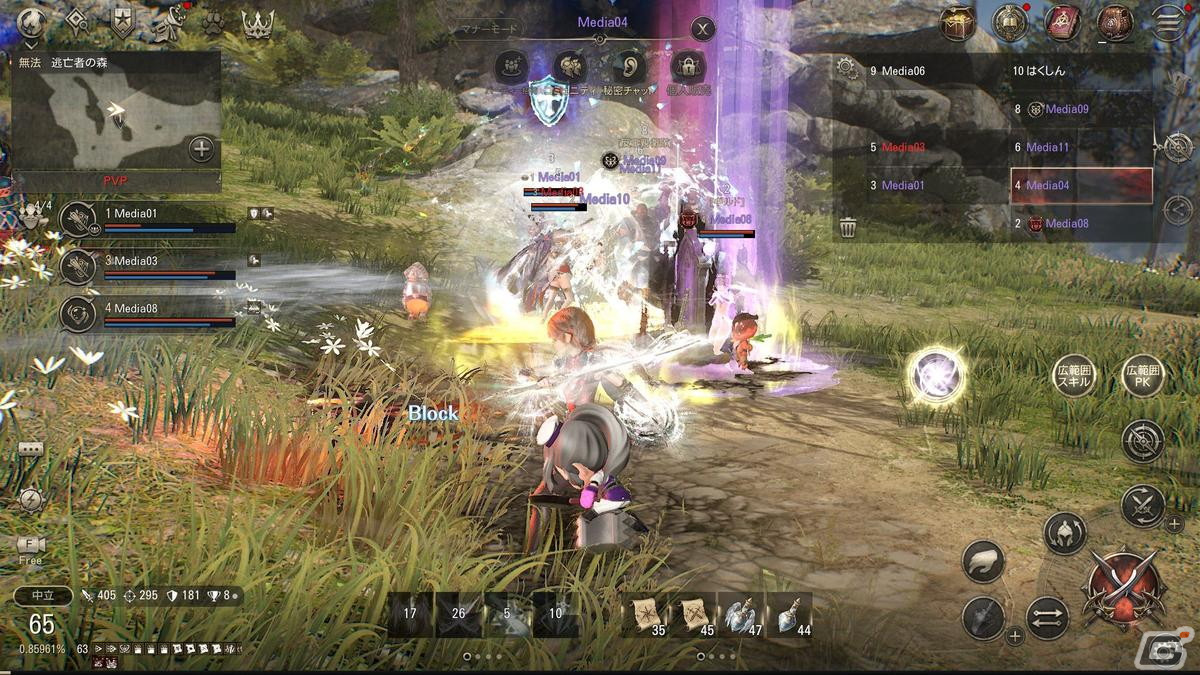Toggle the 広範囲スキル button

click(x=1074, y=377)
